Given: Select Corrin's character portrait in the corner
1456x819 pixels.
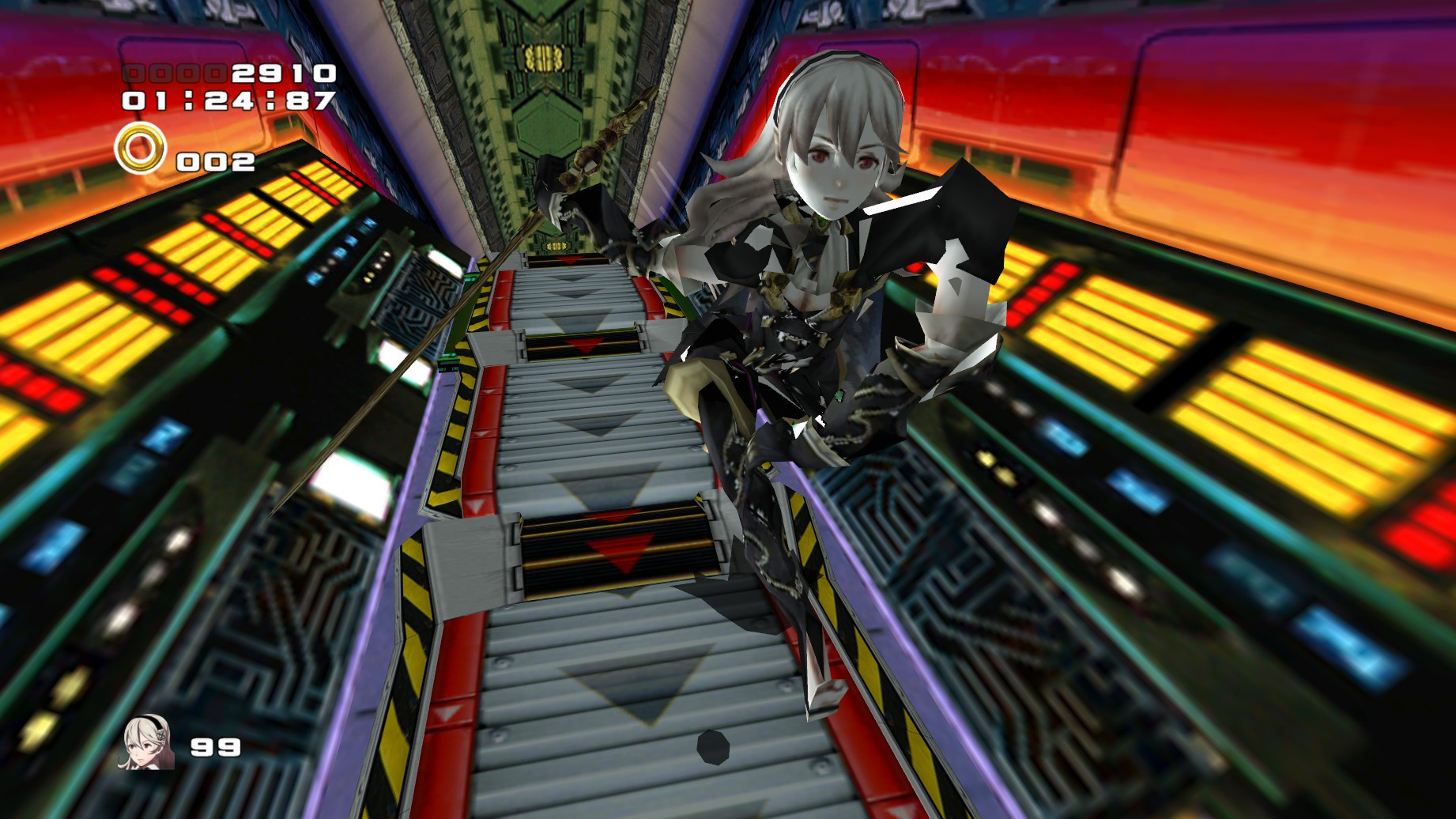Looking at the screenshot, I should (x=145, y=746).
